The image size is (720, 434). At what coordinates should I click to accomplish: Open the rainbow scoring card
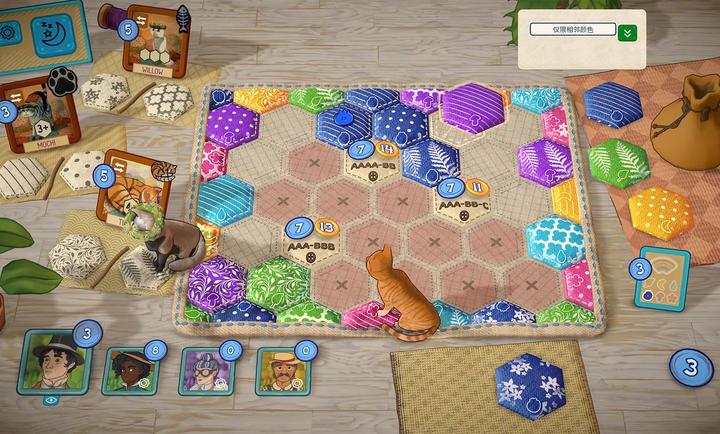pyautogui.click(x=661, y=281)
